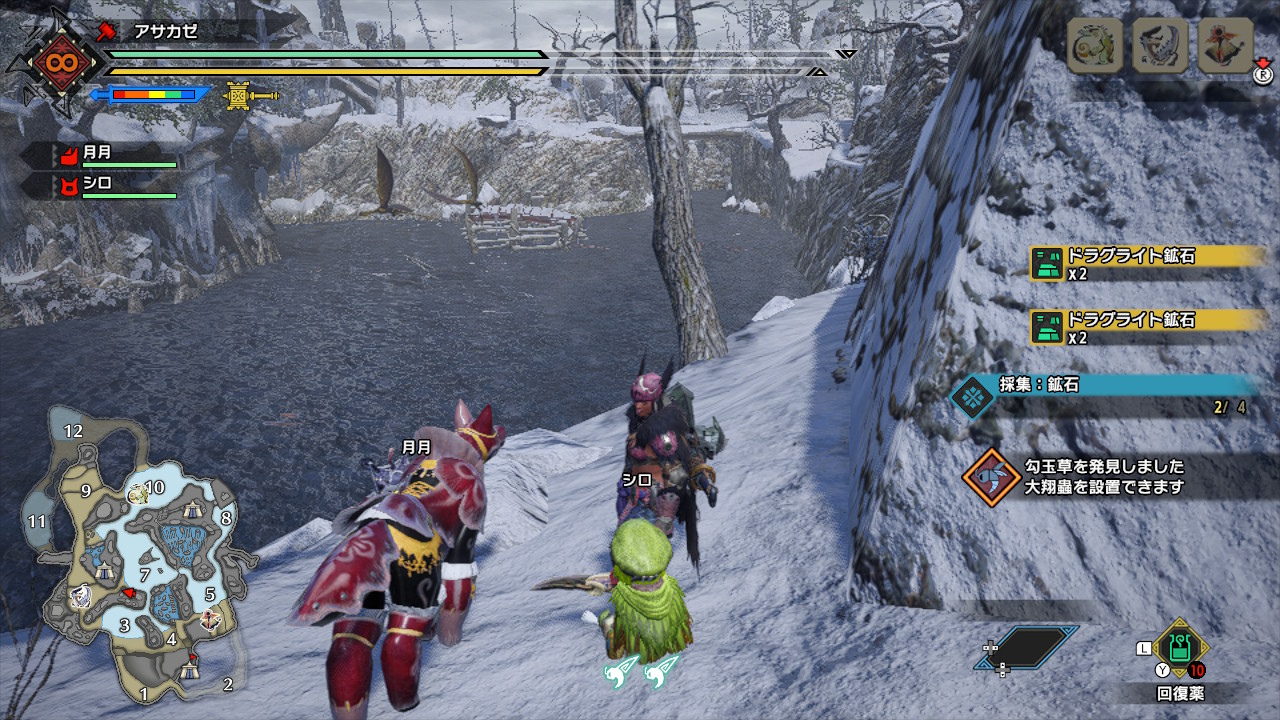Select the 採集：鉱石 objective tracker
1280x720 pixels.
(1105, 394)
